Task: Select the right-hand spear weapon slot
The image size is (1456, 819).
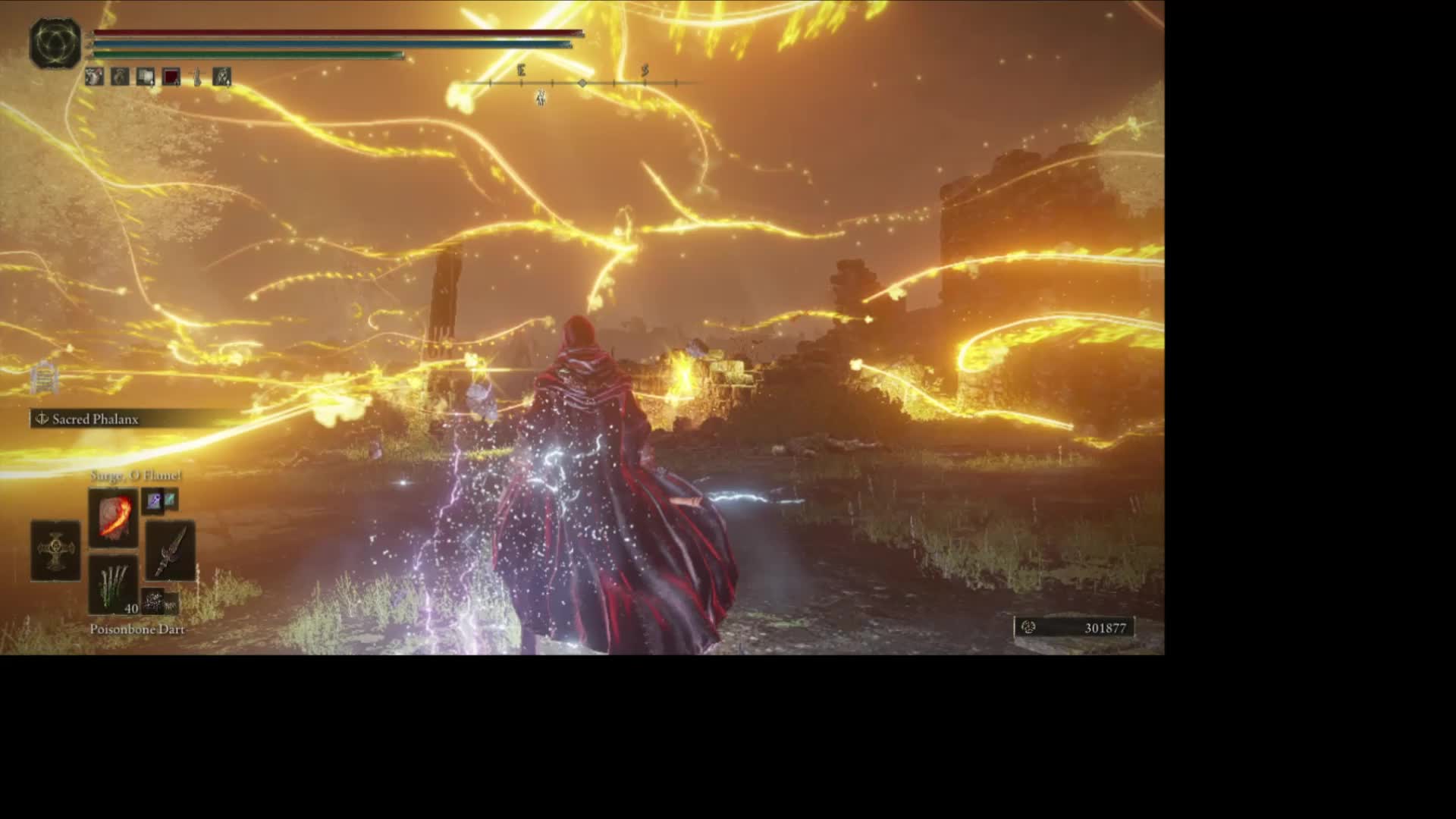Action: coord(171,551)
